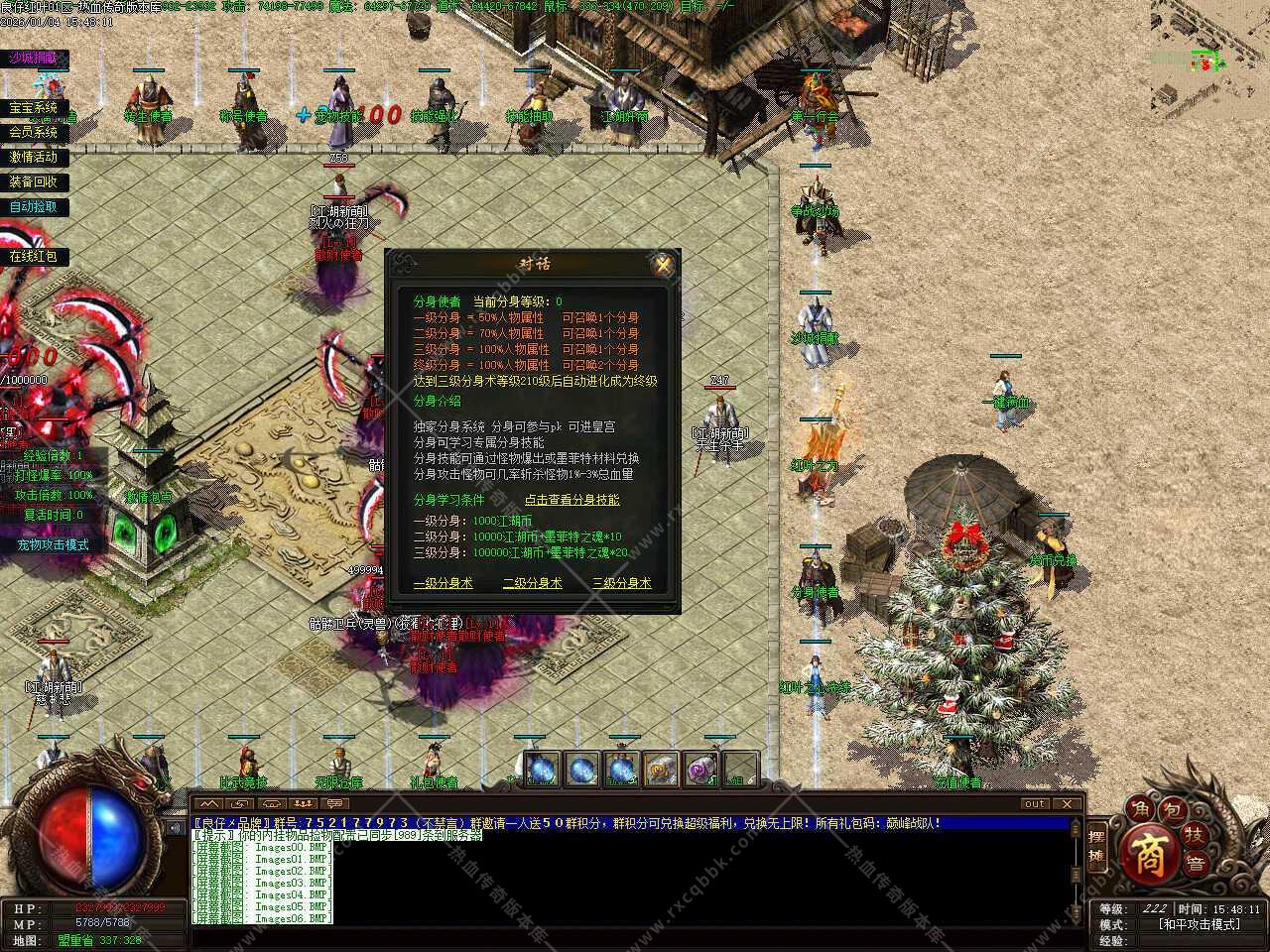Open the 沙城捐献 menu button
Screen dimensions: 1270x952
[x=35, y=58]
